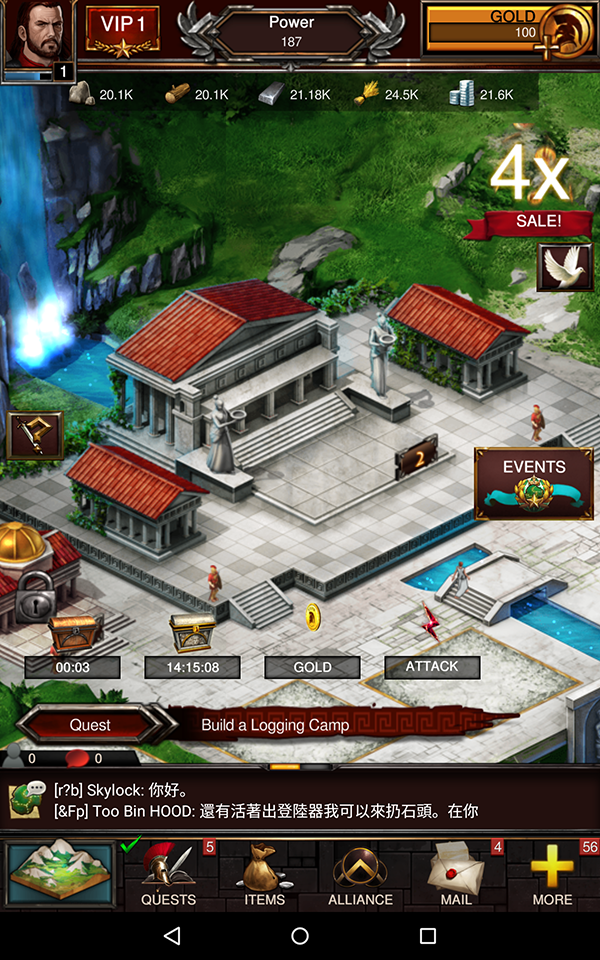600x960 pixels.
Task: Switch to the world map view
Action: point(61,874)
